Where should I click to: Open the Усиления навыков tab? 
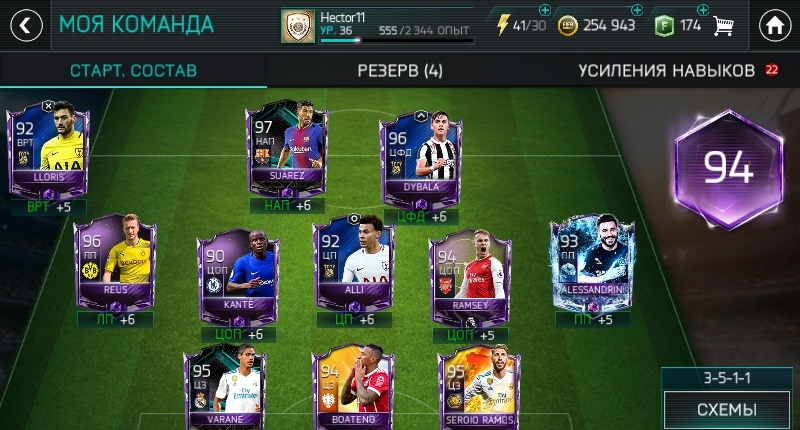[666, 71]
